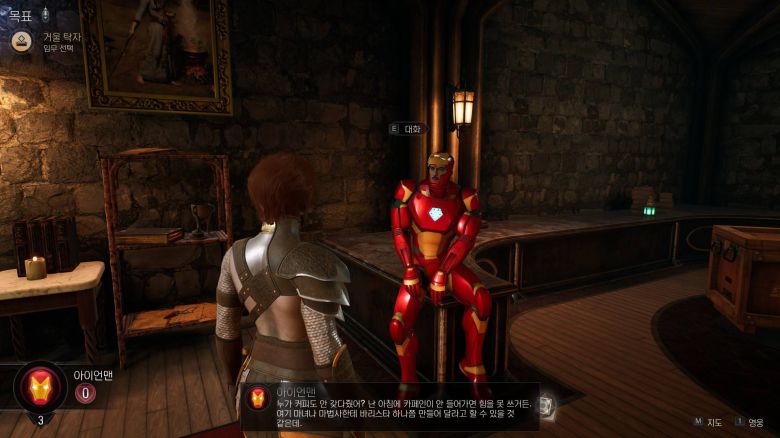Click the red friendship counter beside Iron Man
The width and height of the screenshot is (780, 438).
tap(86, 393)
